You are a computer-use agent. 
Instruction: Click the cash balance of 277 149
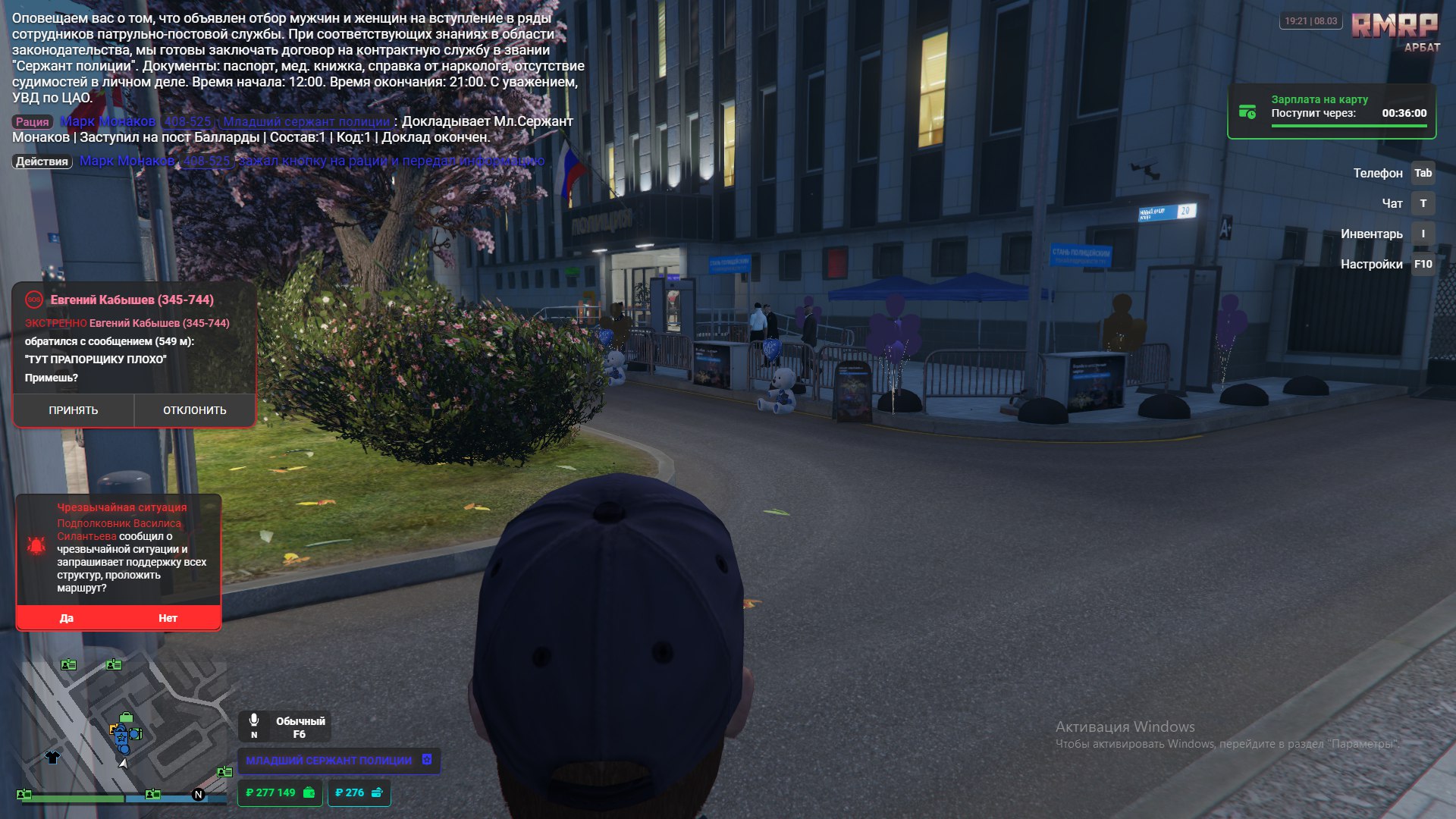click(280, 792)
